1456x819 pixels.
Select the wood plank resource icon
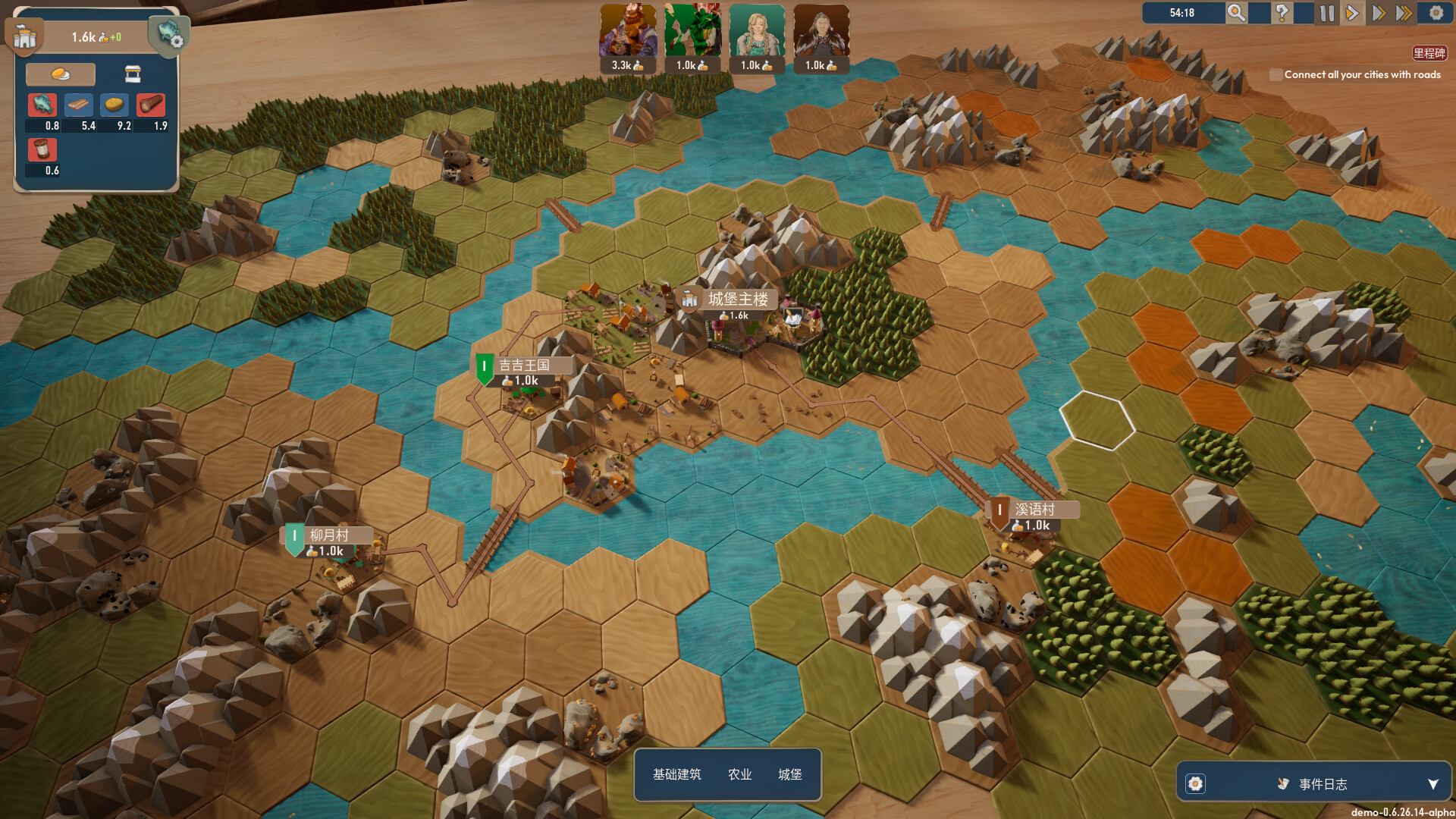(x=79, y=105)
